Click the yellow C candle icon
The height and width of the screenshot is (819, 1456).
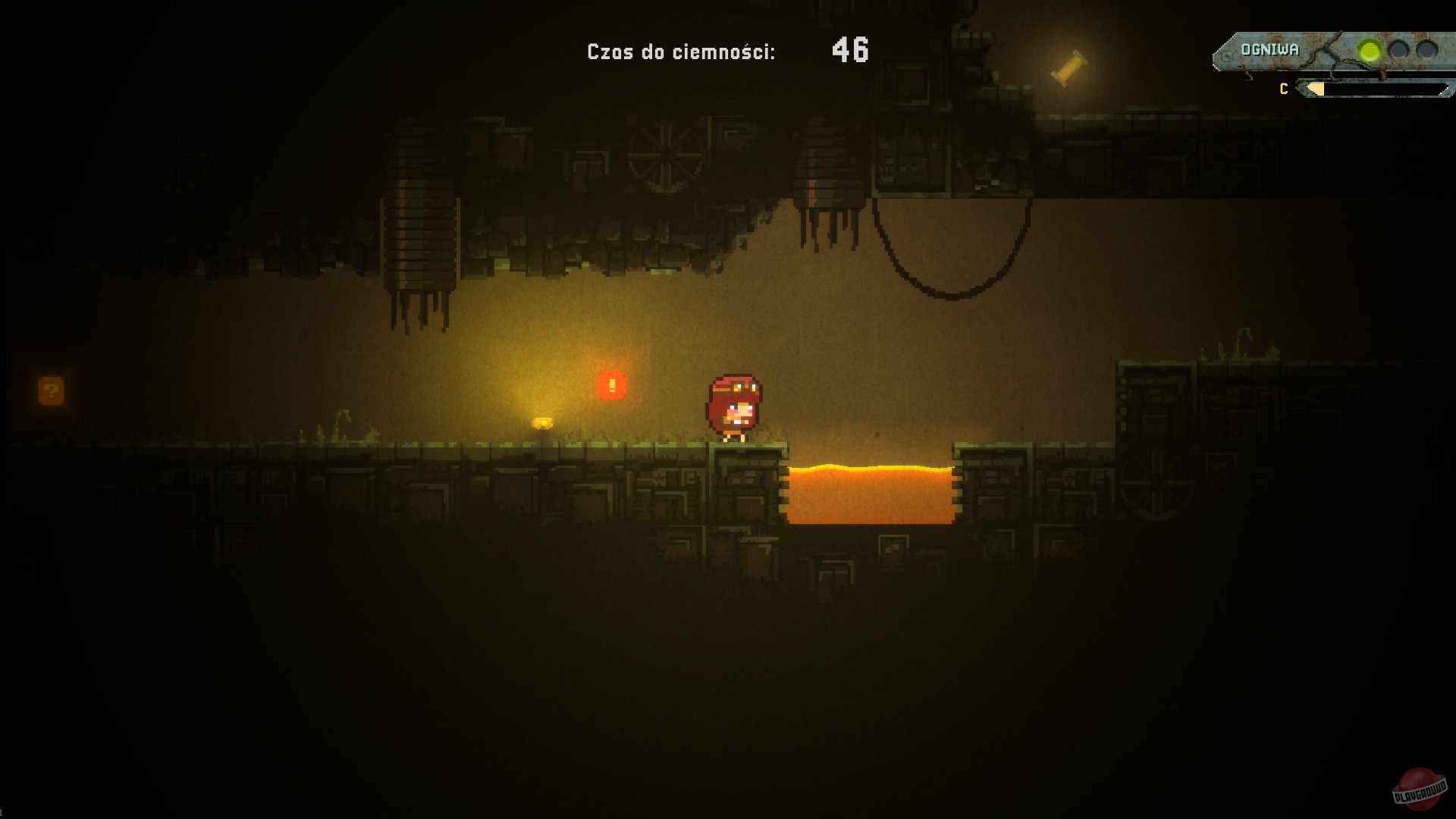coord(1283,90)
